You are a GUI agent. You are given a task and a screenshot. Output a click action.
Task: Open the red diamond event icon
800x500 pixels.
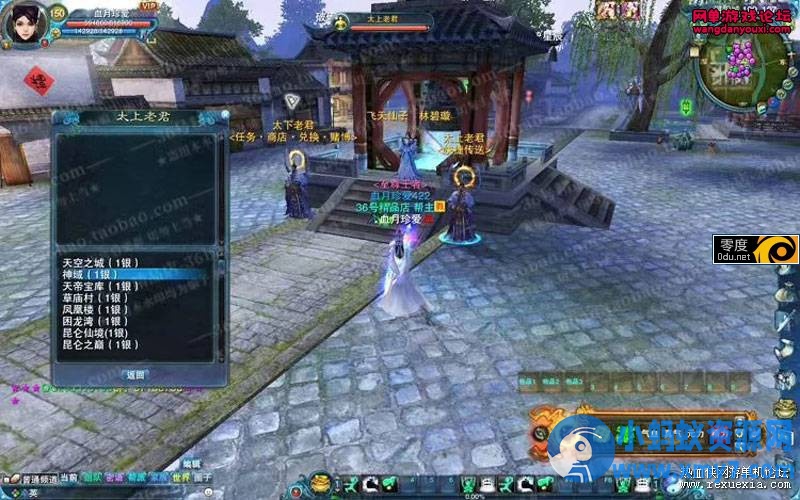[x=38, y=79]
